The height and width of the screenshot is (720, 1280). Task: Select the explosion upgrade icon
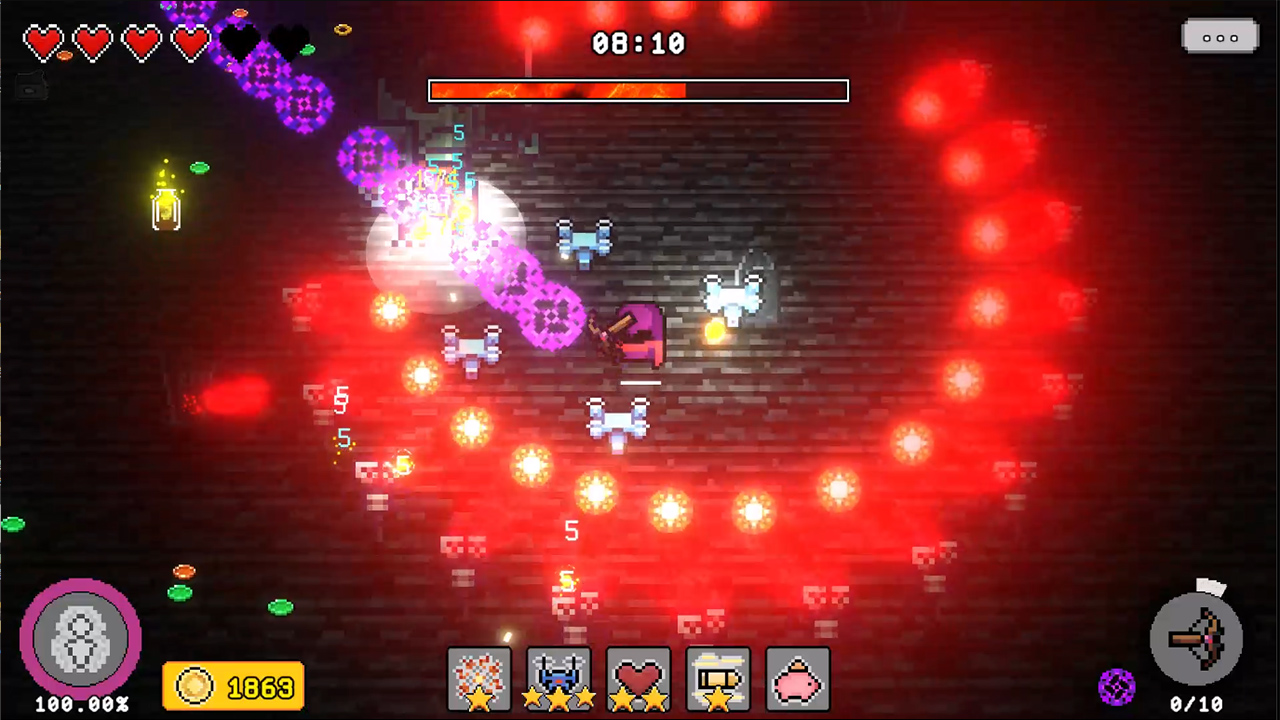tap(479, 678)
